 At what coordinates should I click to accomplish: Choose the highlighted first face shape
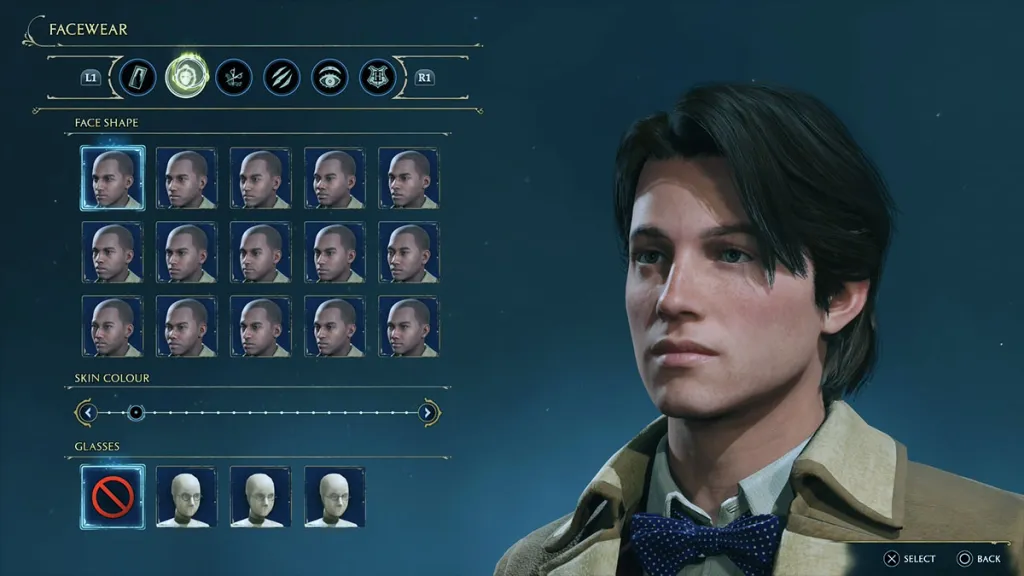tap(112, 178)
